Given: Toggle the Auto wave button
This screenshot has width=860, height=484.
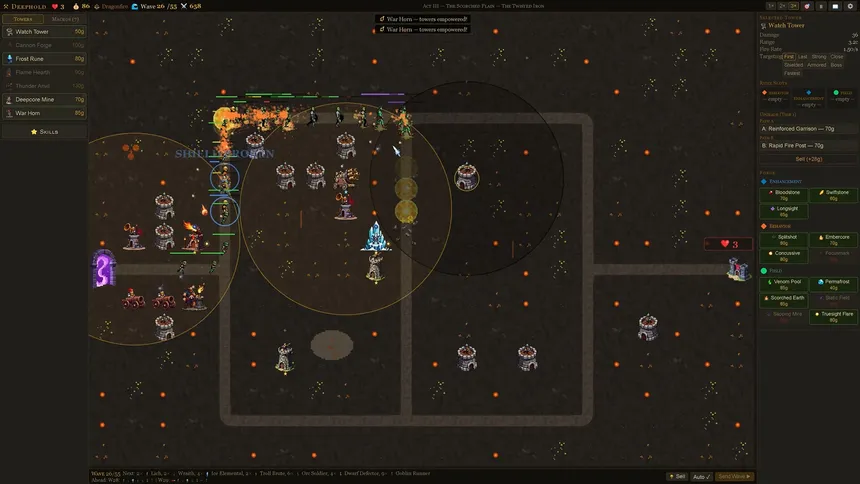Looking at the screenshot, I should point(701,476).
